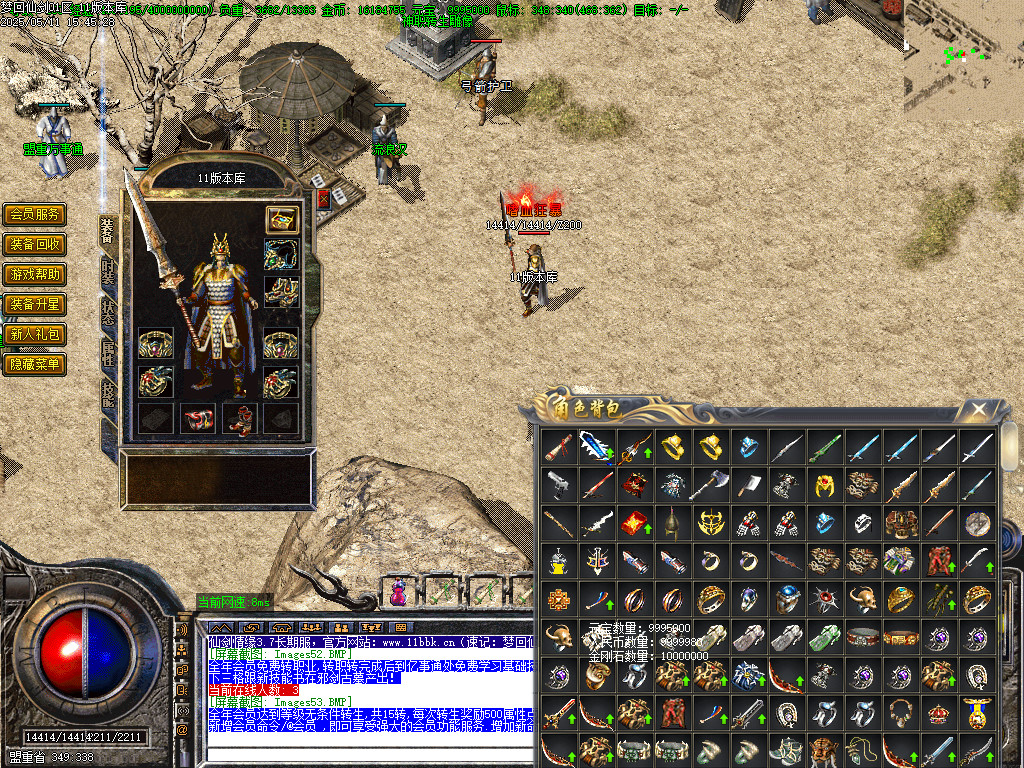This screenshot has width=1024, height=768.
Task: Claim the 新人礼包 newcomer gift pack
Action: coord(35,334)
